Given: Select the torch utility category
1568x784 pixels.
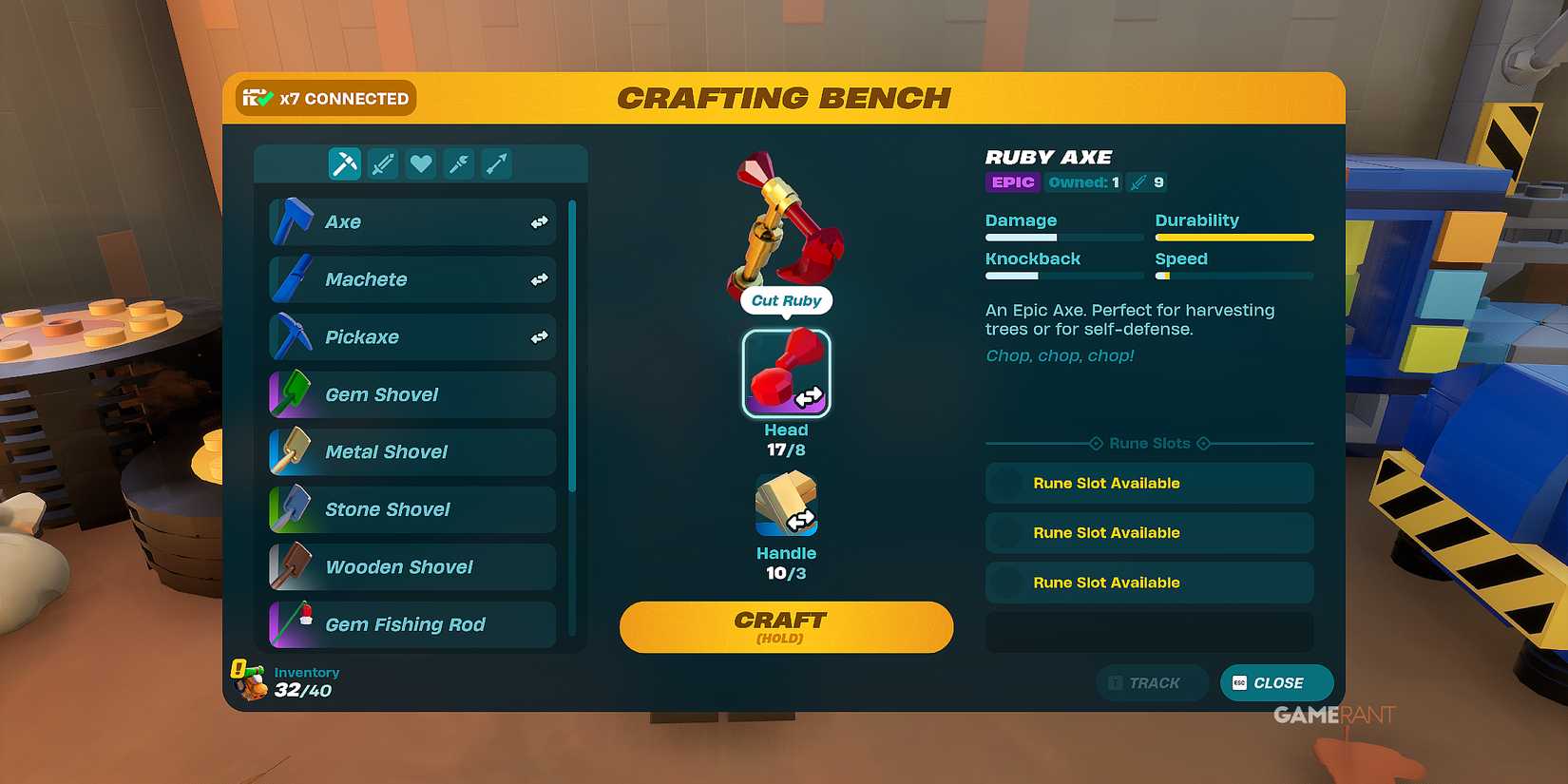Looking at the screenshot, I should click(458, 163).
